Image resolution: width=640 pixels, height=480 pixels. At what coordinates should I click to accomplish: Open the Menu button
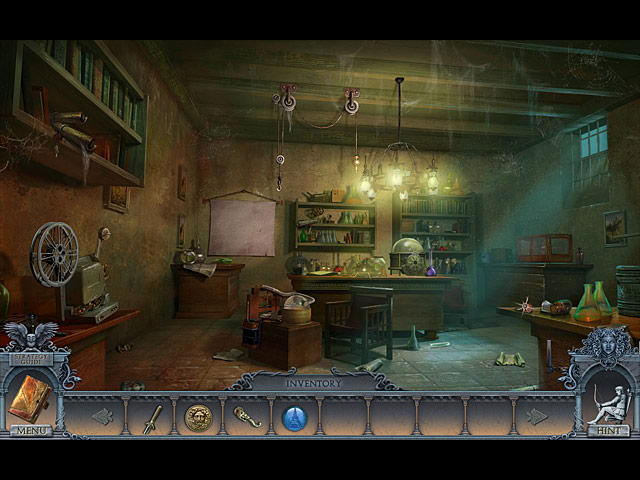tap(30, 430)
